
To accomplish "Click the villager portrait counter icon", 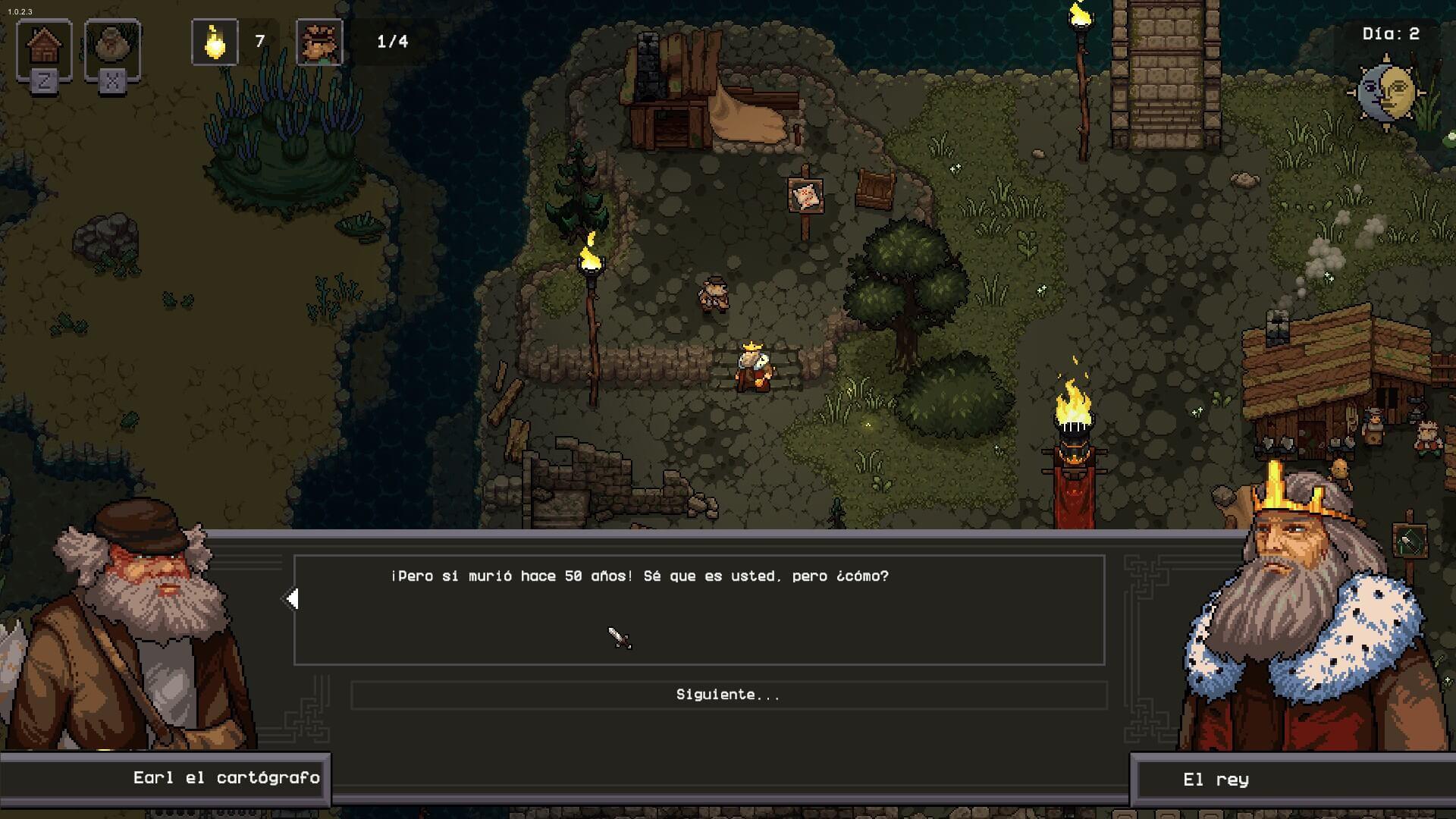I will pyautogui.click(x=319, y=42).
